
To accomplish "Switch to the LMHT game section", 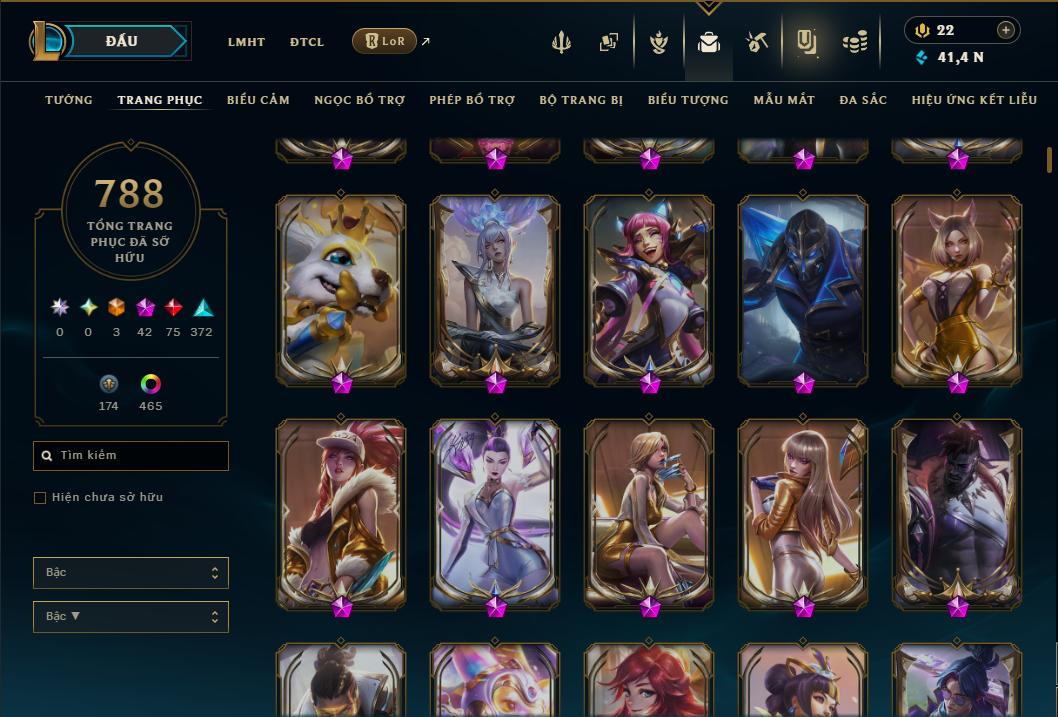I will [x=246, y=42].
